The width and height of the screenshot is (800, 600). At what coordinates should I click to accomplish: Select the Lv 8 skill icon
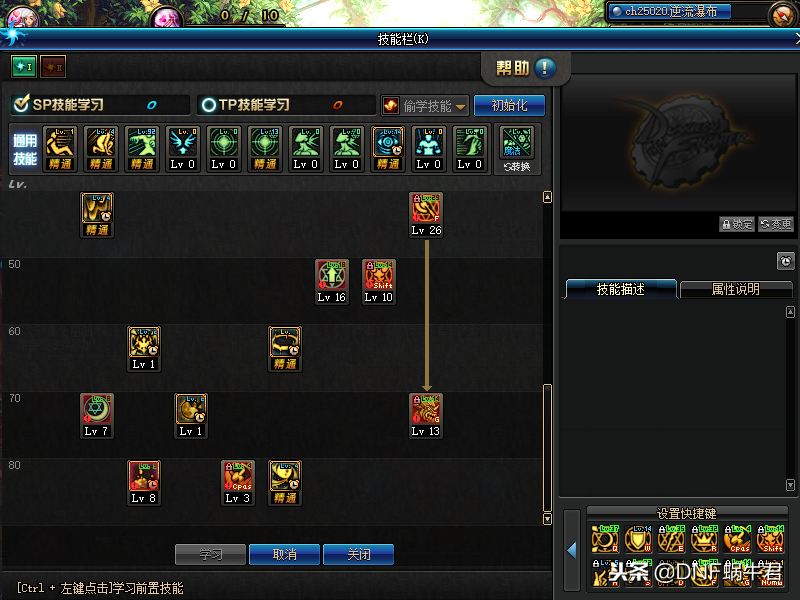click(x=144, y=476)
